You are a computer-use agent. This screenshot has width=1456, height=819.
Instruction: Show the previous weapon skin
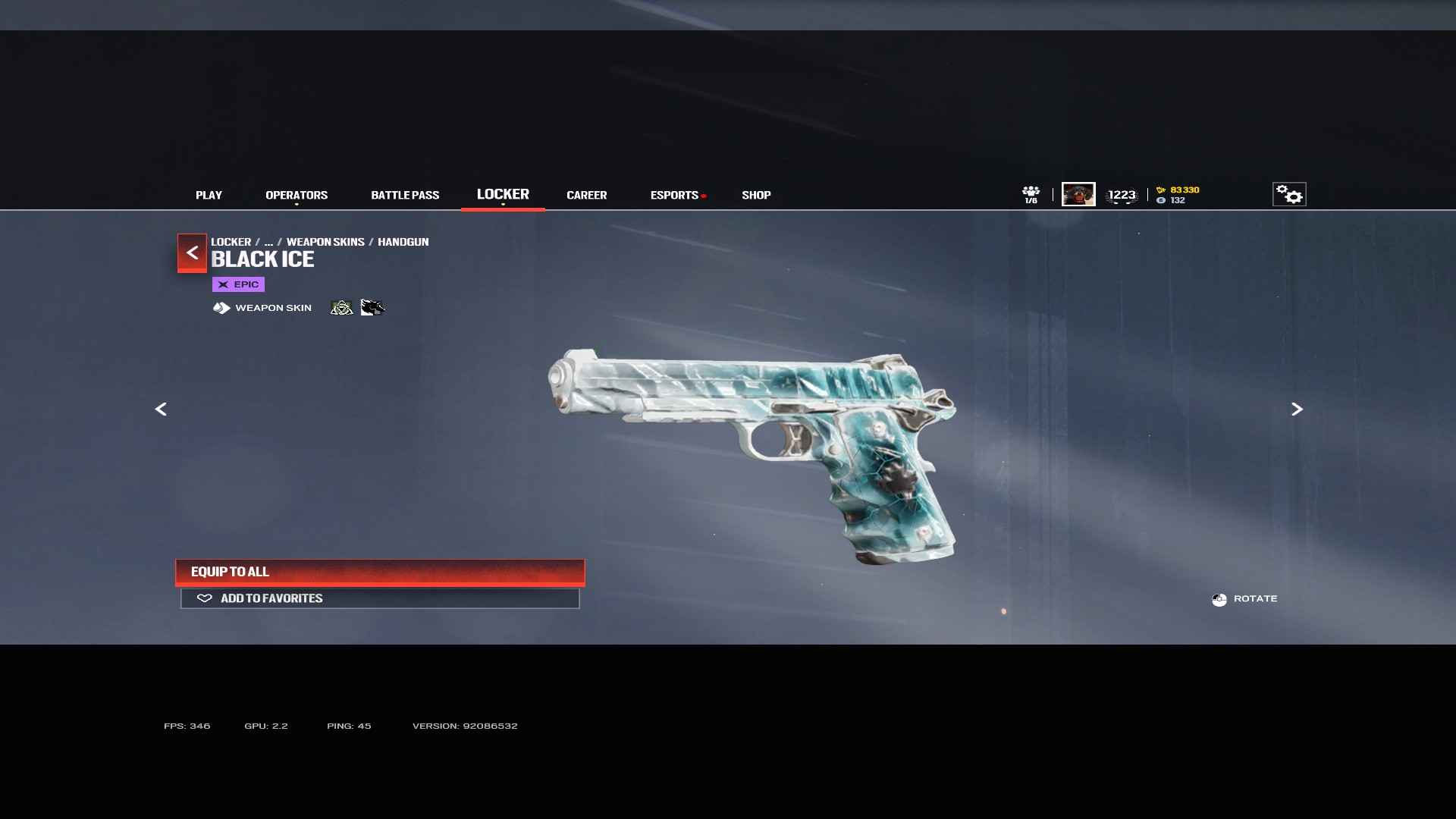(x=161, y=409)
